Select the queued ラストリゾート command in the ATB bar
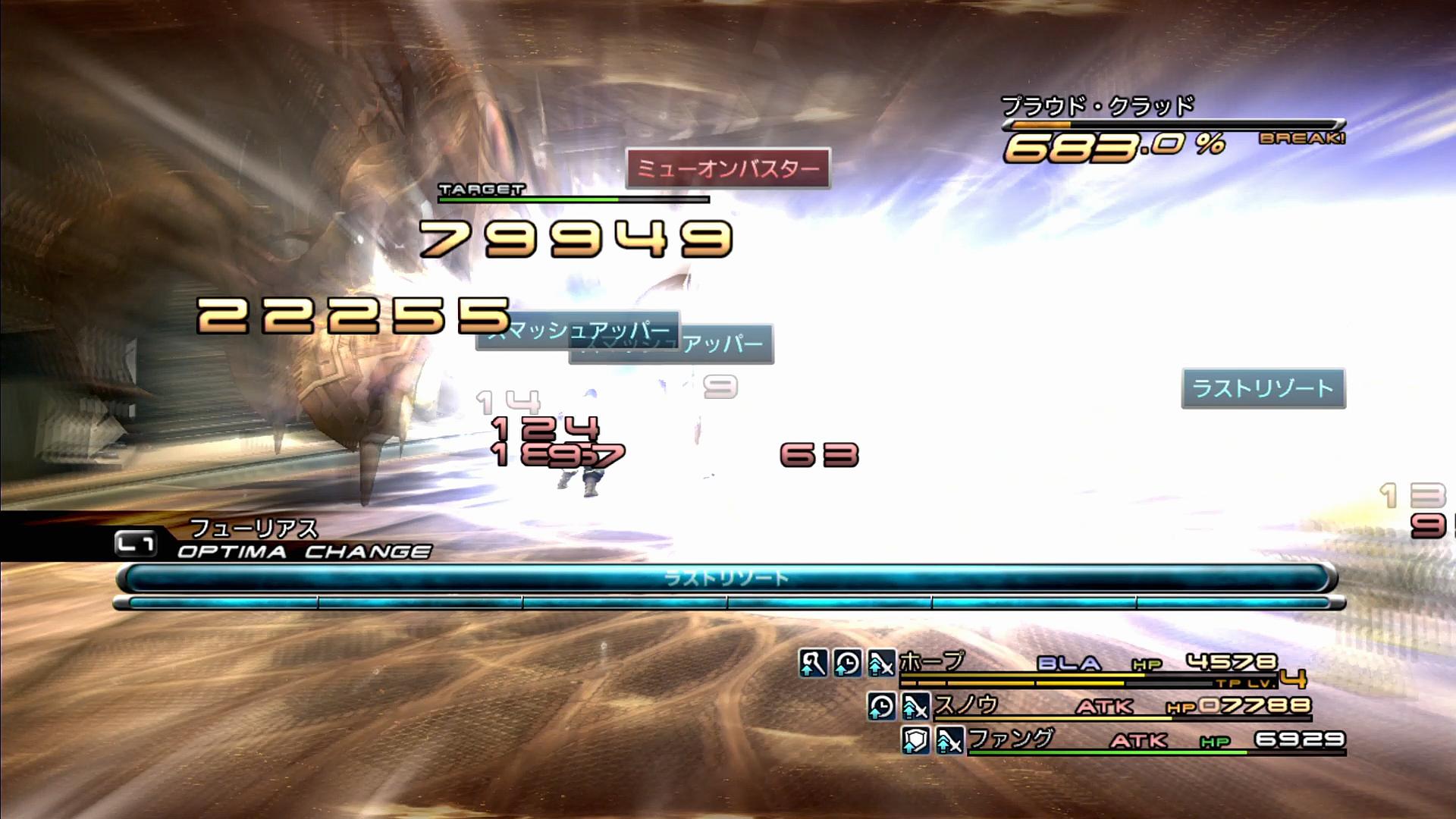This screenshot has height=819, width=1456. [726, 579]
